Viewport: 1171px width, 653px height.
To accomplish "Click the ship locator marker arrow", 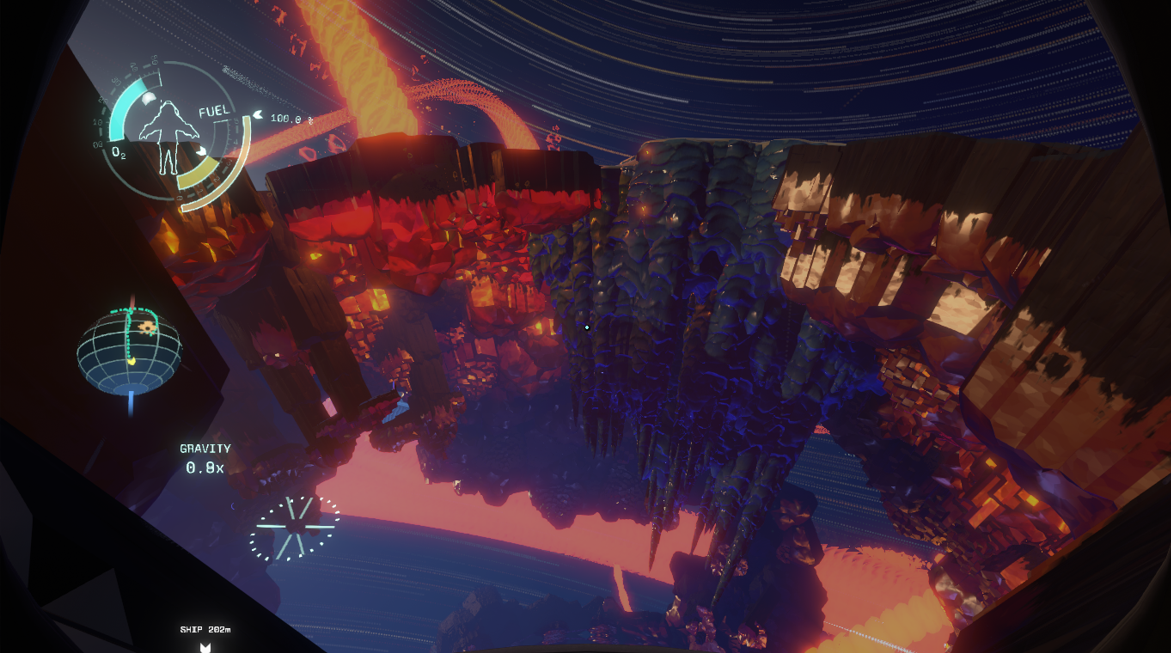I will 205,646.
